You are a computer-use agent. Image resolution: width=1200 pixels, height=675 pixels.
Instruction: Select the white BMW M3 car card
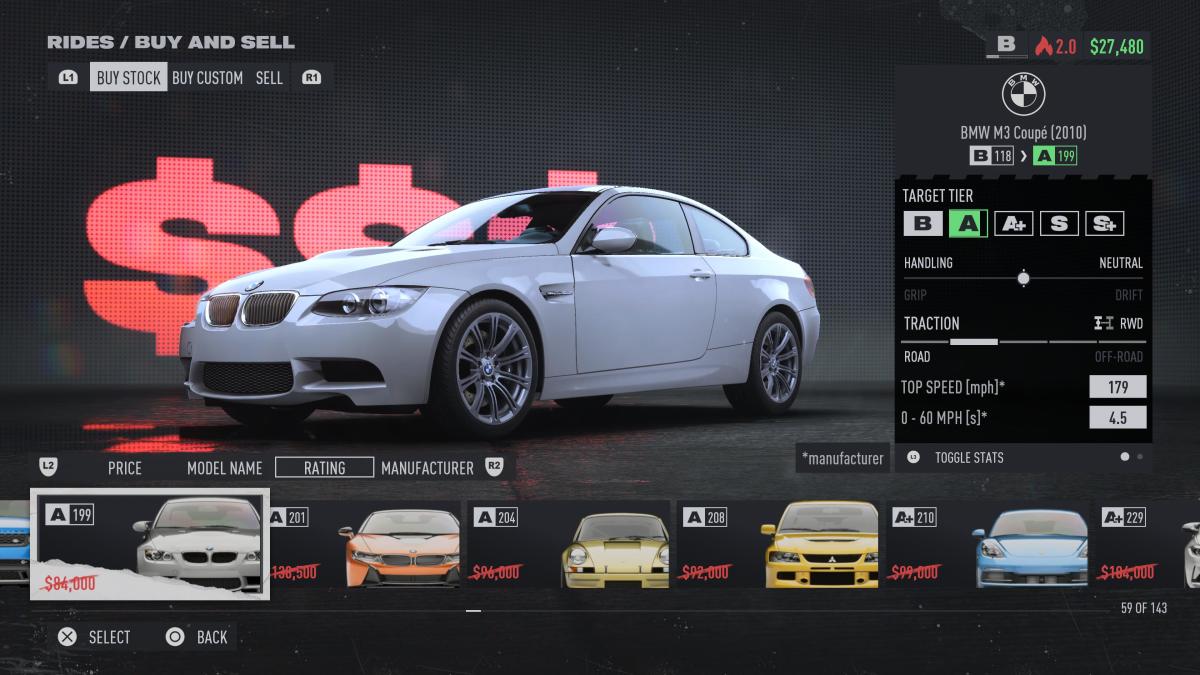point(150,545)
